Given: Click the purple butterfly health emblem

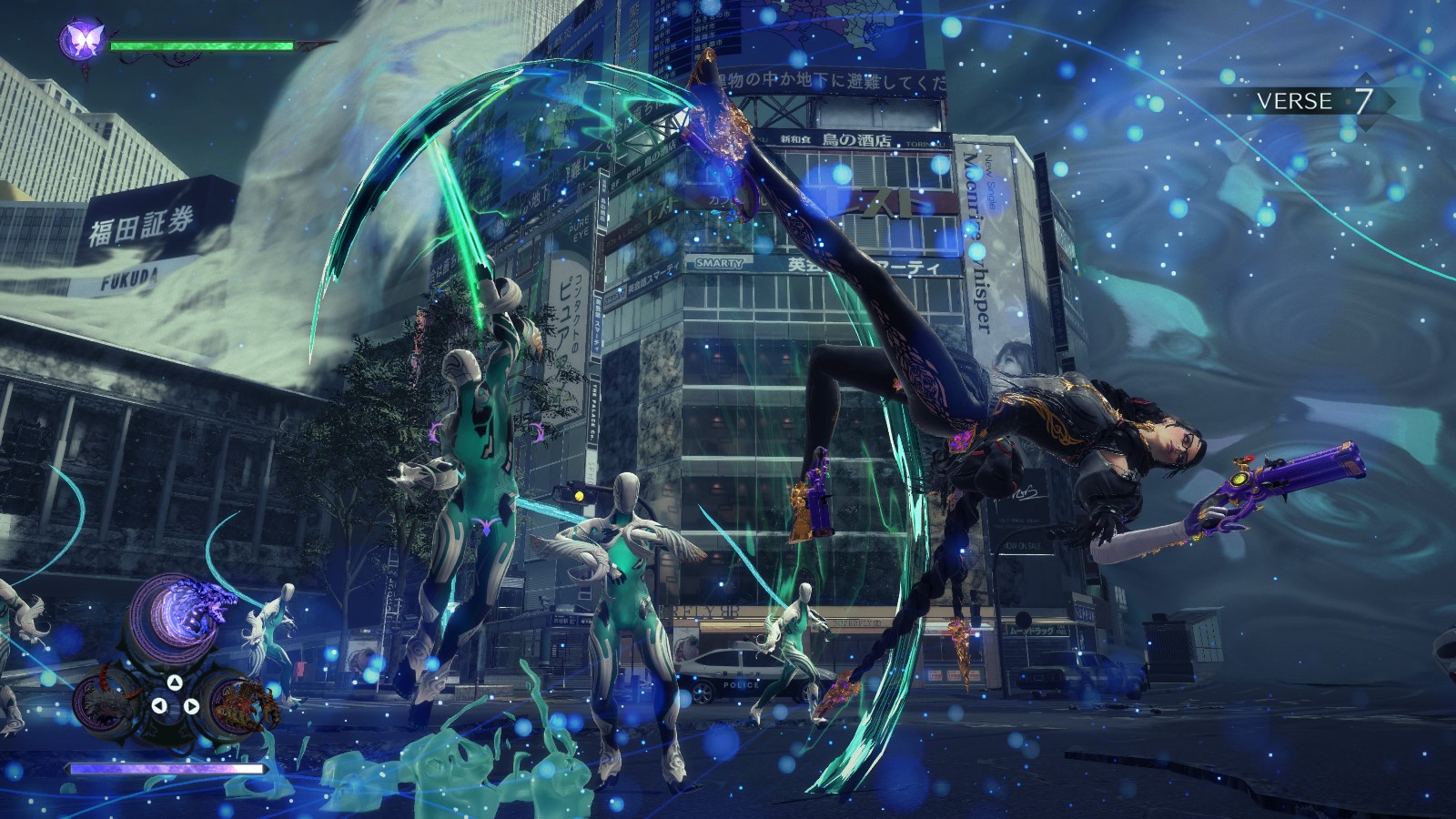Looking at the screenshot, I should pos(82,41).
